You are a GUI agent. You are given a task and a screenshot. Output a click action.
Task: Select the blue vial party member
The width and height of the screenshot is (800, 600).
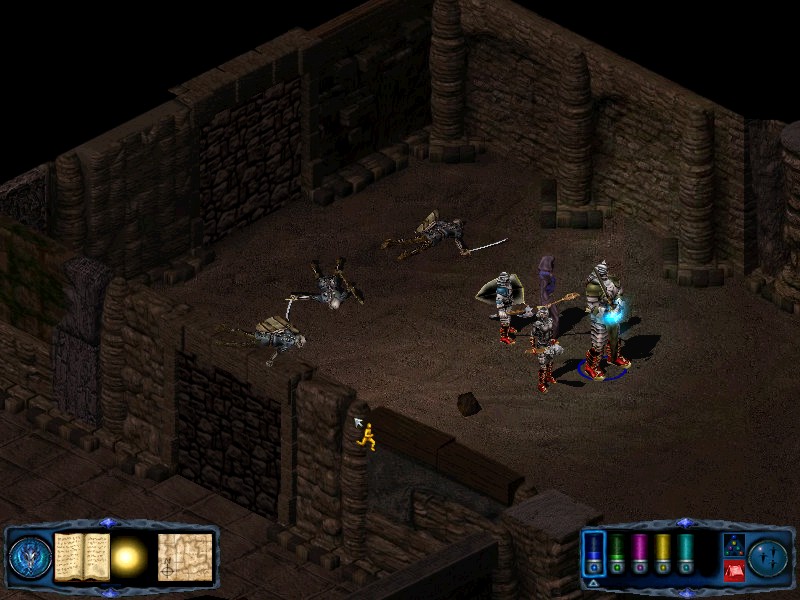pos(594,553)
